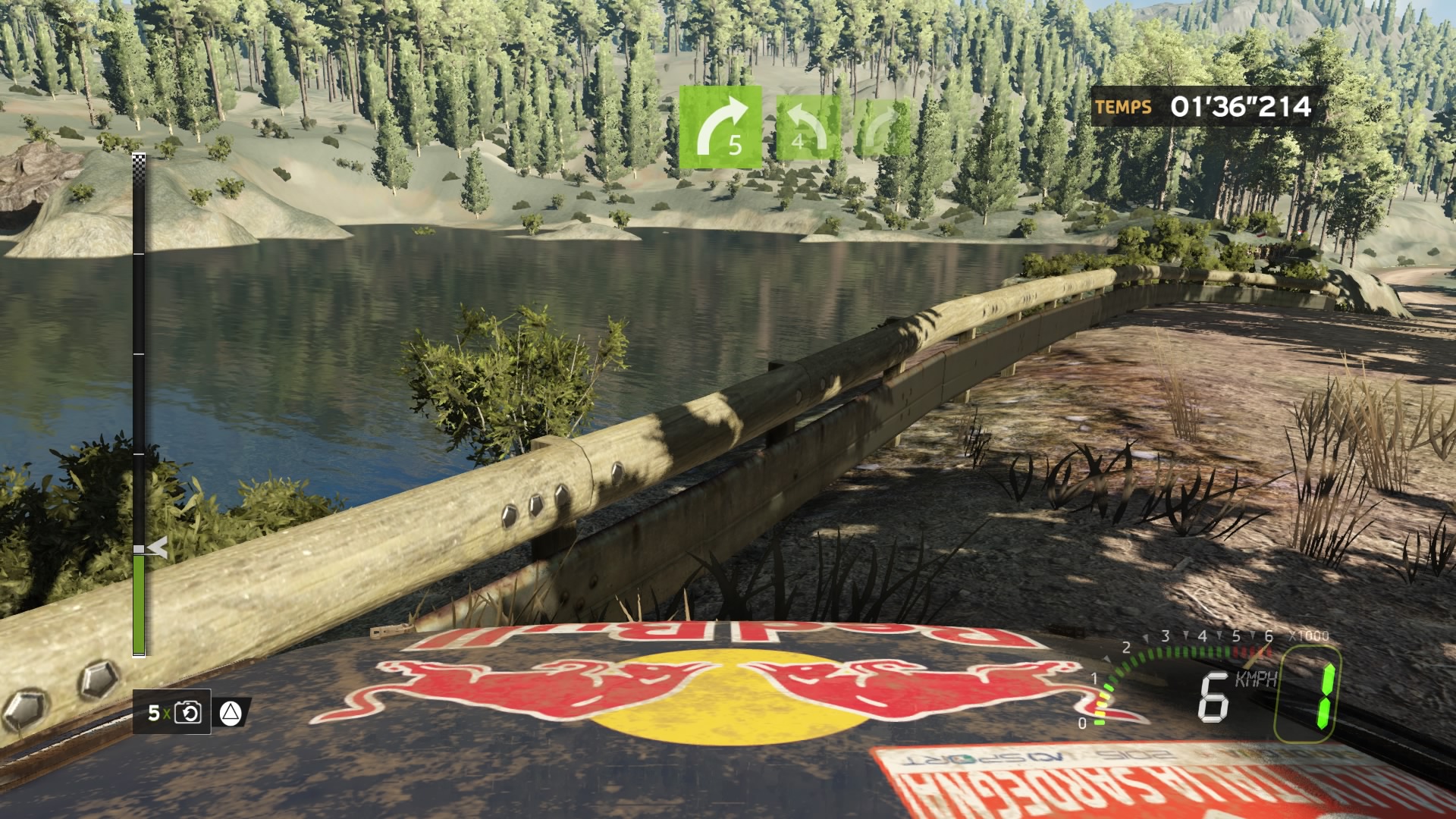
Task: Click the stage progress position marker
Action: (x=156, y=548)
